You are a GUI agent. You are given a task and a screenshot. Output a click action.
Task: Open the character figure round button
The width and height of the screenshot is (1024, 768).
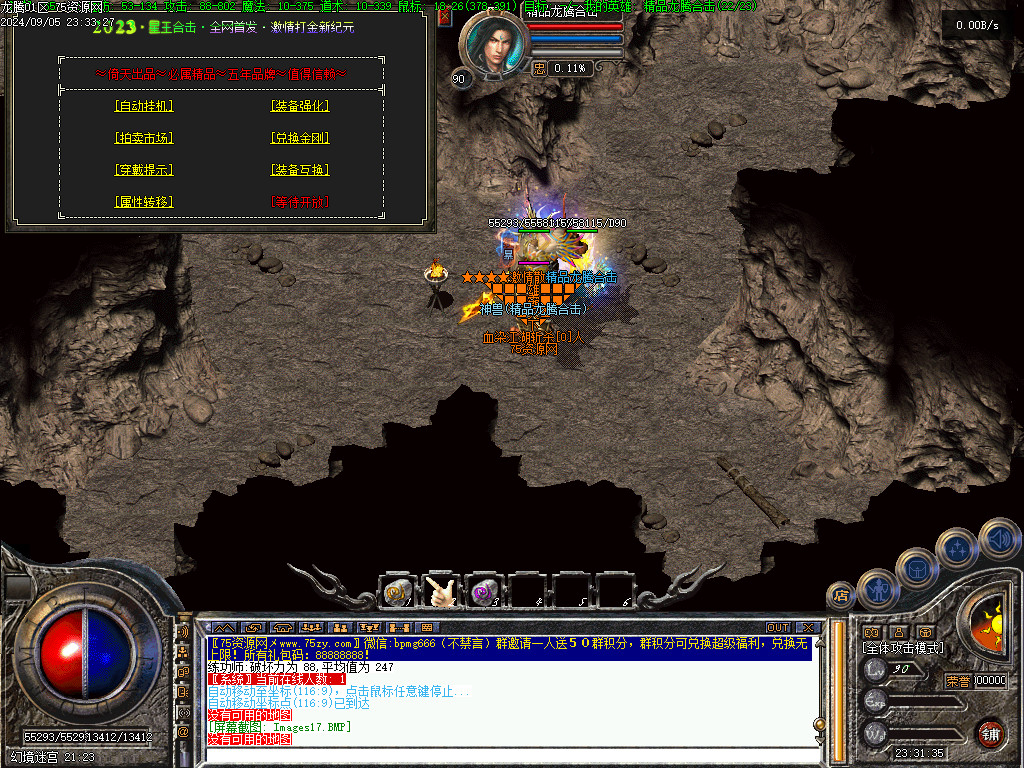coord(877,588)
